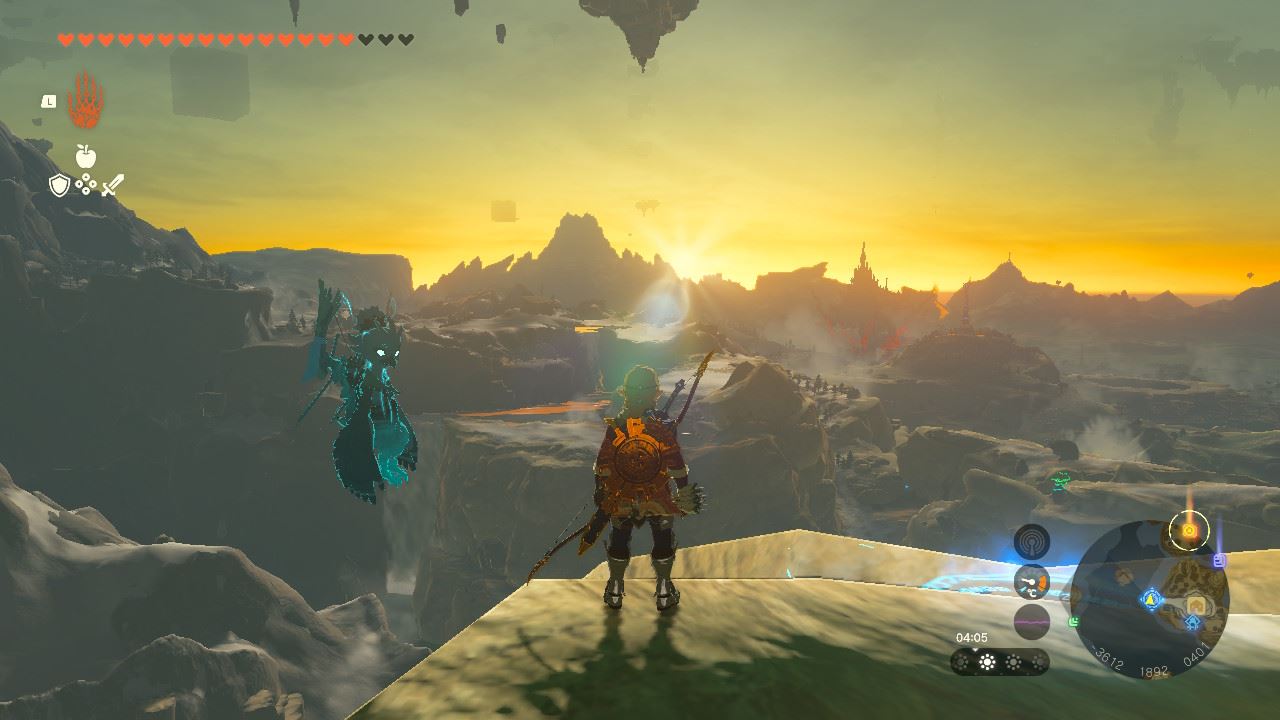This screenshot has height=720, width=1280.
Task: Select the blue shrine icon on the minimap
Action: 1151,600
